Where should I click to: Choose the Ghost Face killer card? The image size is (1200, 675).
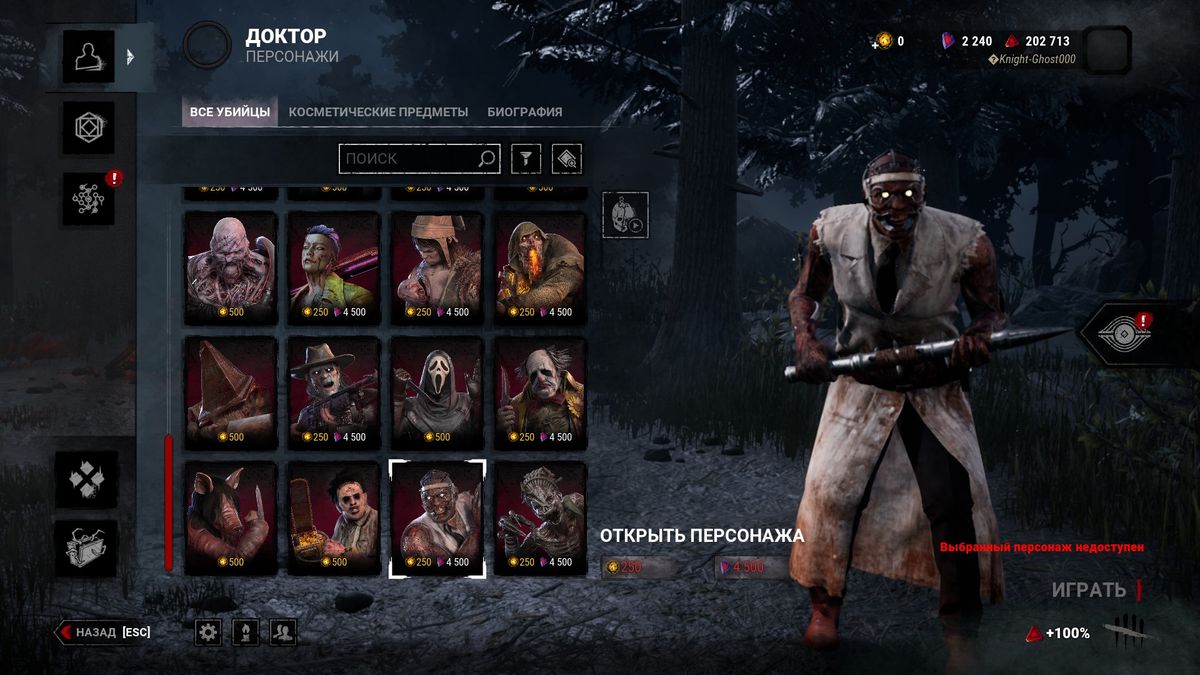click(x=436, y=392)
